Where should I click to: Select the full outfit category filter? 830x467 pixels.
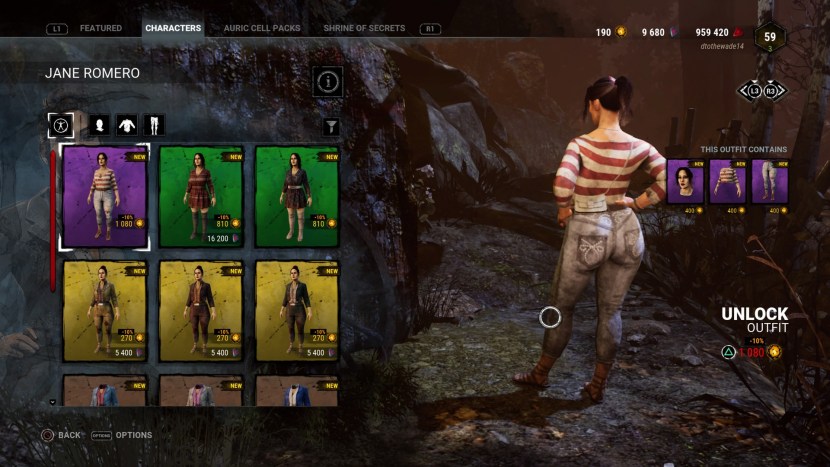tap(61, 125)
